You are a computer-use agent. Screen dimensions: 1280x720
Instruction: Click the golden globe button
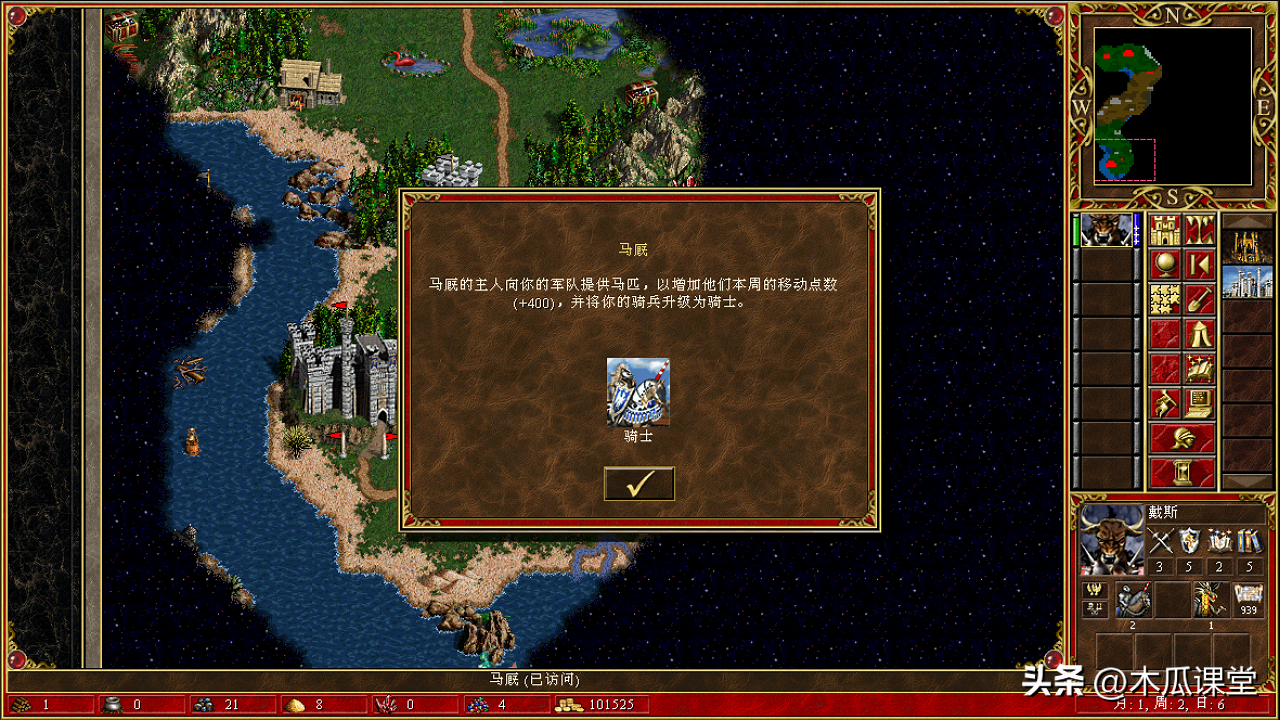click(x=1164, y=265)
